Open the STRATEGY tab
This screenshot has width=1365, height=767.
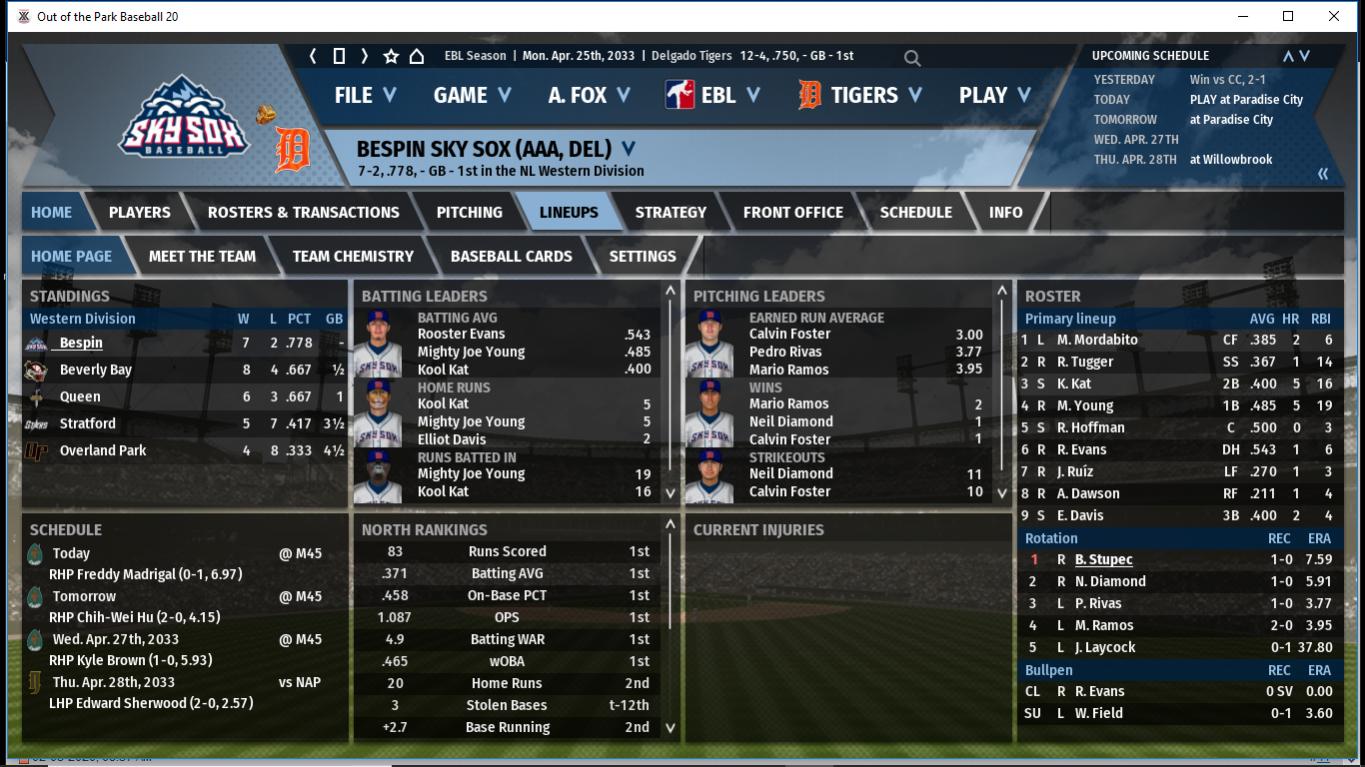tap(670, 212)
